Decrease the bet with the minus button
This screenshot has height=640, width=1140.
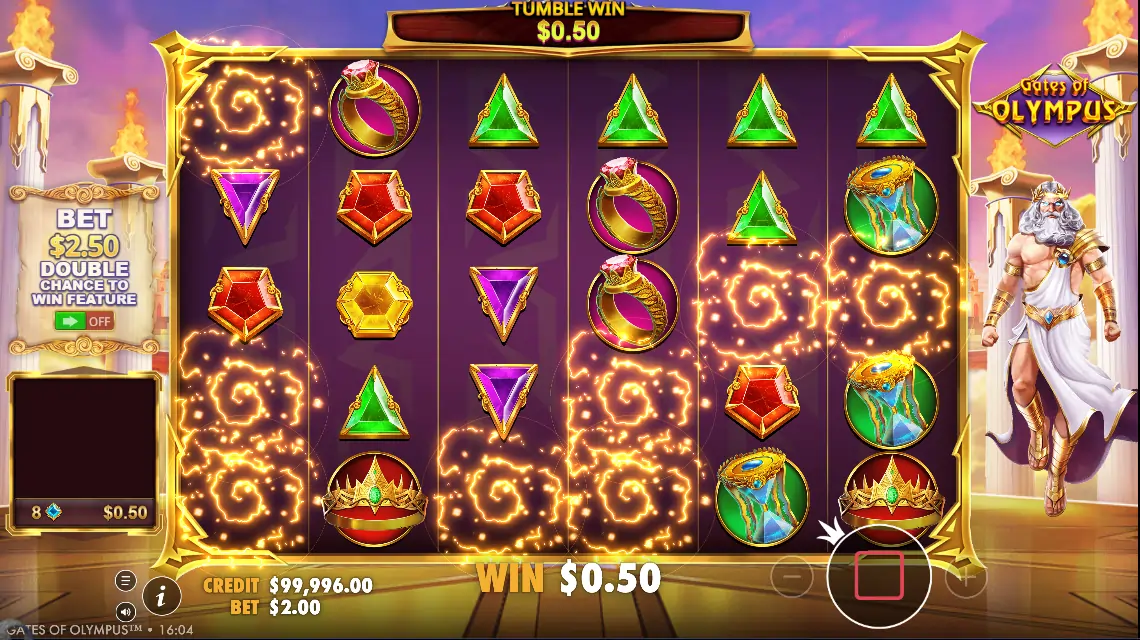coord(791,576)
